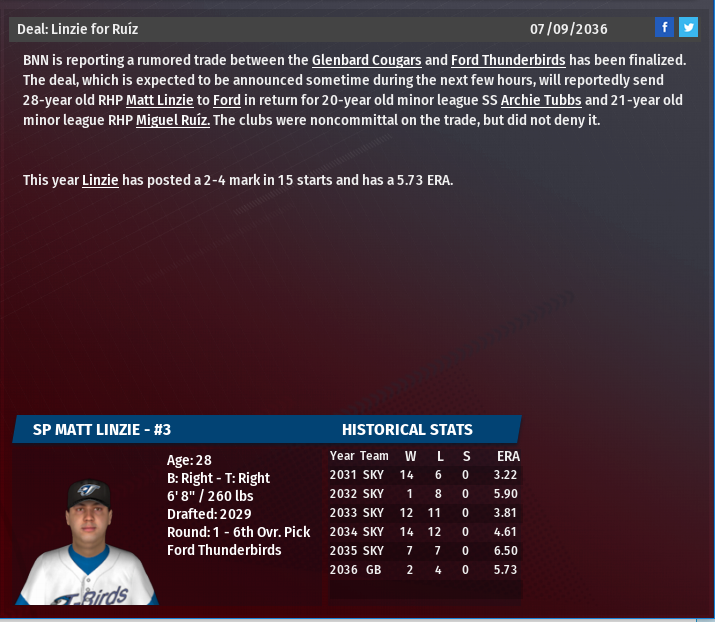Image resolution: width=715 pixels, height=622 pixels.
Task: Click the Linzie link in the stats sentence
Action: tap(100, 180)
